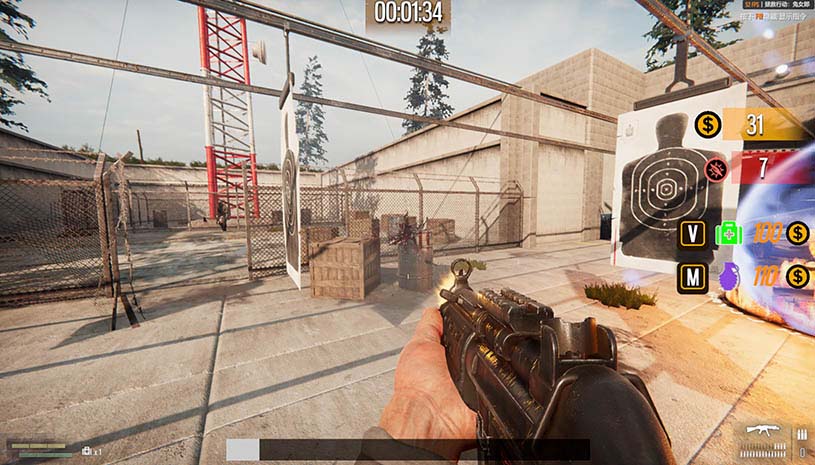Buy the green medkit for 100 coins
The height and width of the screenshot is (465, 815).
[x=728, y=234]
